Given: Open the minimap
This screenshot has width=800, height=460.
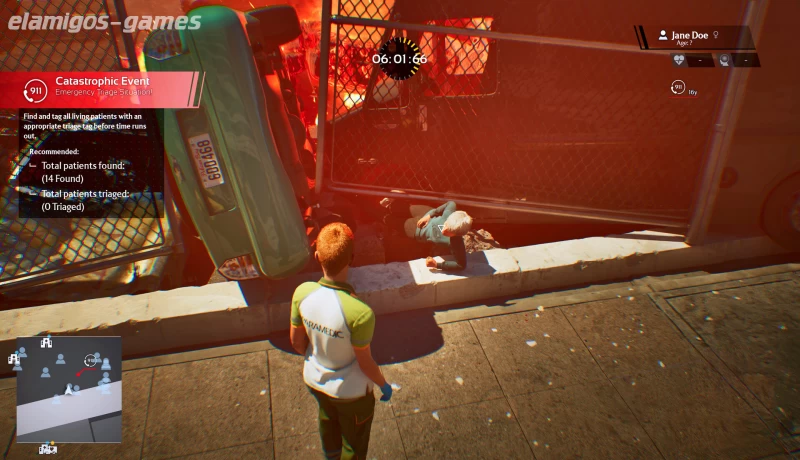Looking at the screenshot, I should (68, 388).
